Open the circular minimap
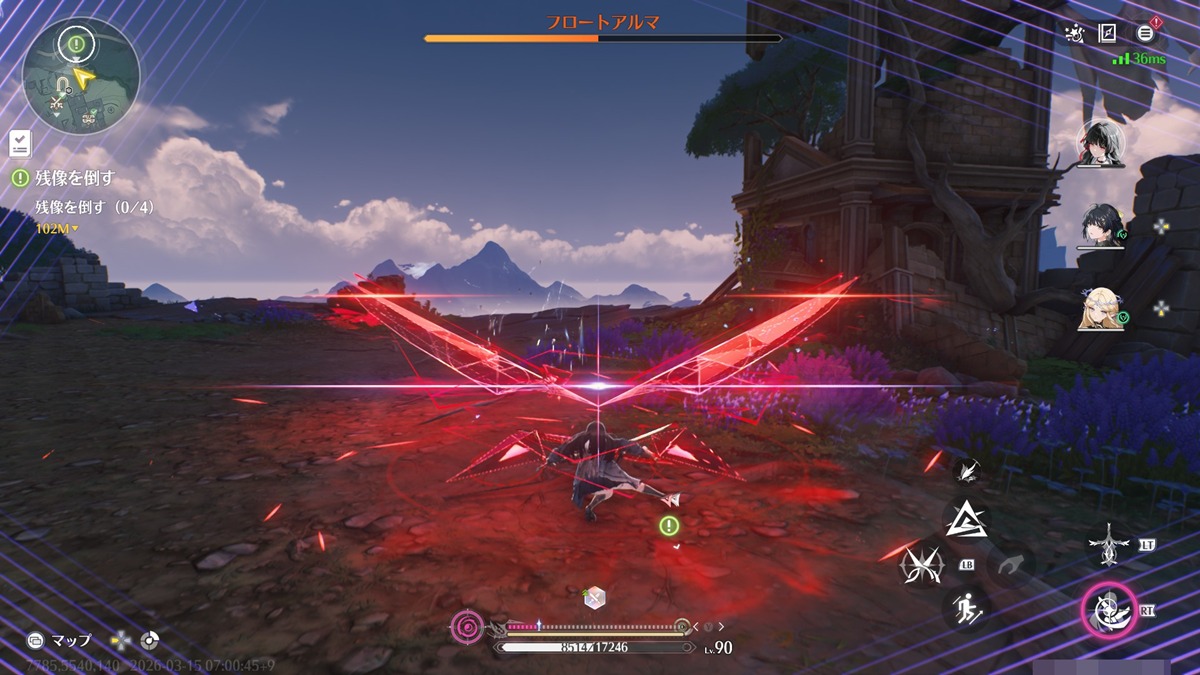The width and height of the screenshot is (1200, 675). click(x=81, y=75)
